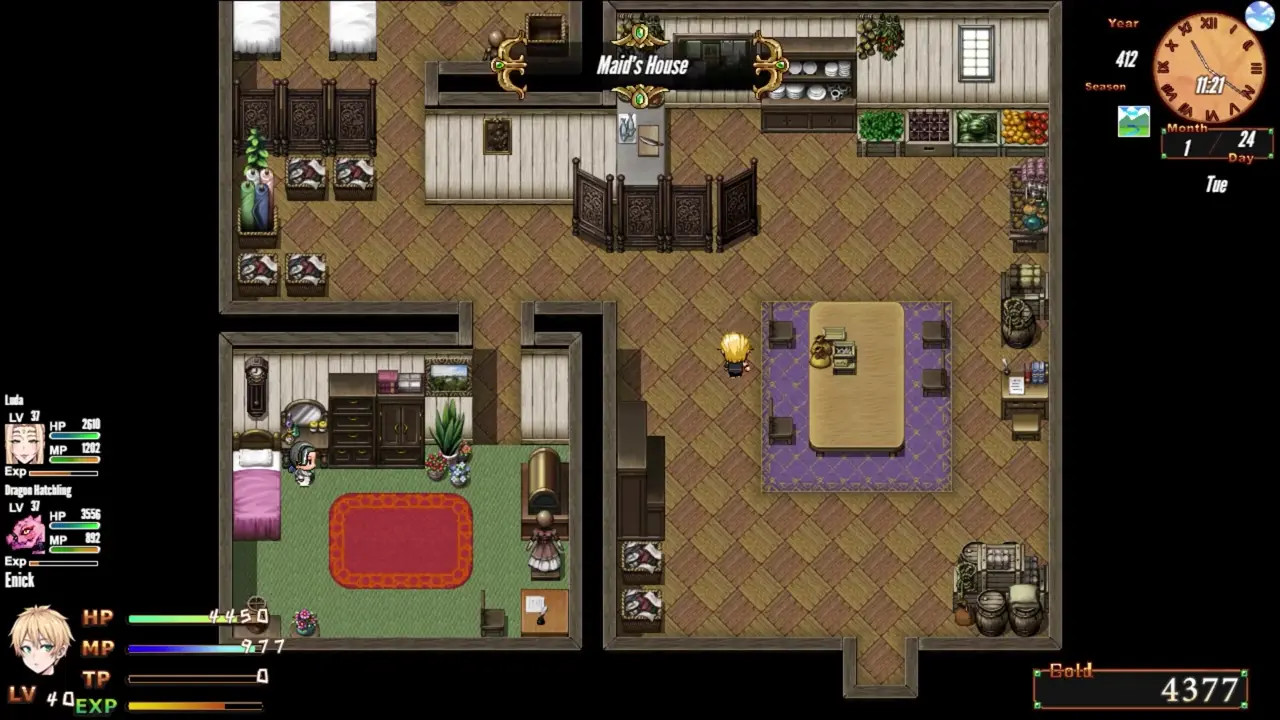This screenshot has width=1280, height=720.
Task: Click the roman numeral clock face
Action: 1208,68
